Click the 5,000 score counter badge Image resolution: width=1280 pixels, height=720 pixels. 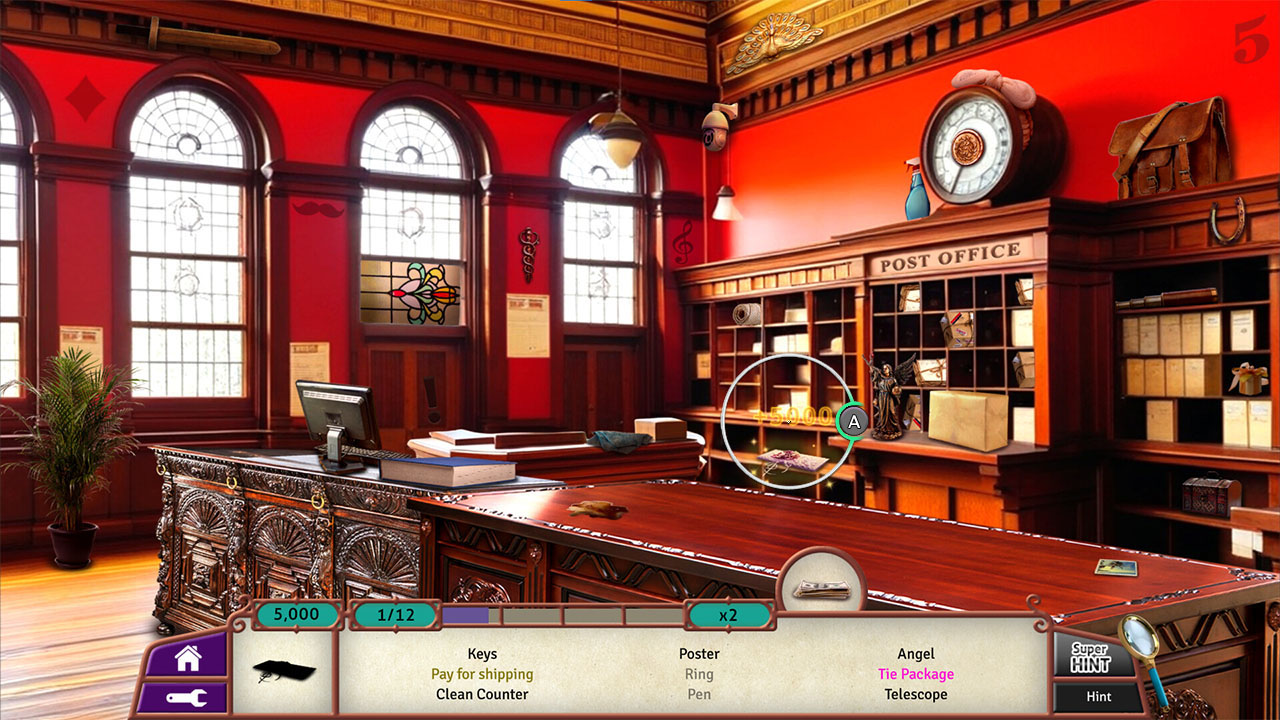pyautogui.click(x=295, y=615)
